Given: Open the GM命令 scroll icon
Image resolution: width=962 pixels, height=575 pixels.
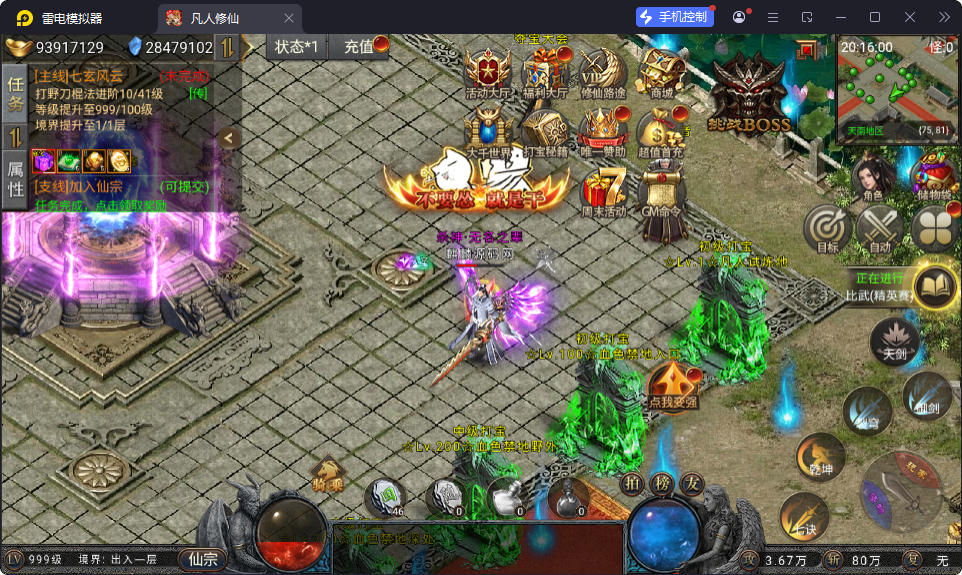Looking at the screenshot, I should tap(661, 190).
